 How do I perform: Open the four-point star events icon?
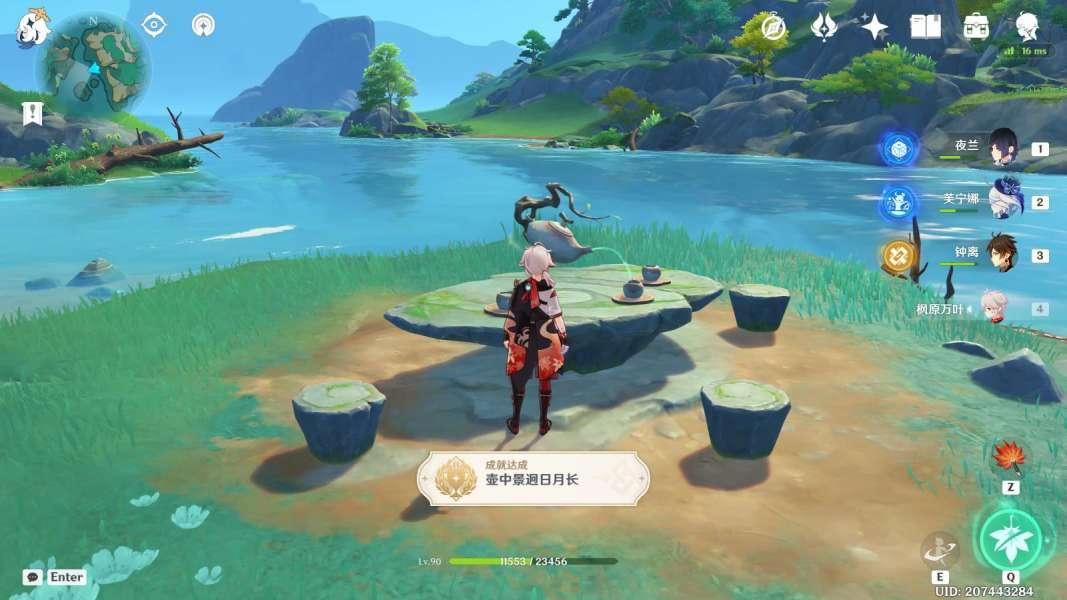pyautogui.click(x=875, y=27)
